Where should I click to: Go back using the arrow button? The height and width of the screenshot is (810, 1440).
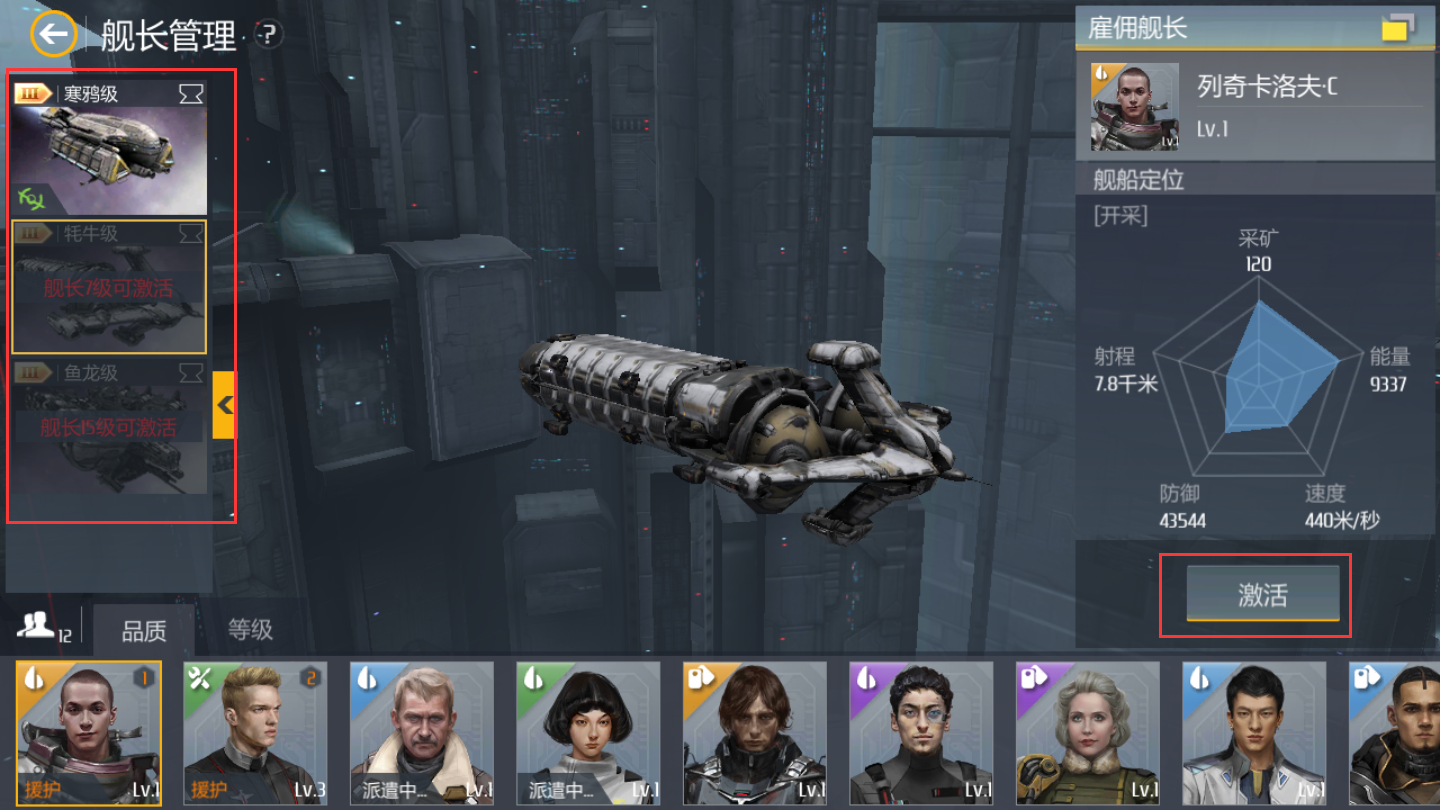pyautogui.click(x=53, y=36)
